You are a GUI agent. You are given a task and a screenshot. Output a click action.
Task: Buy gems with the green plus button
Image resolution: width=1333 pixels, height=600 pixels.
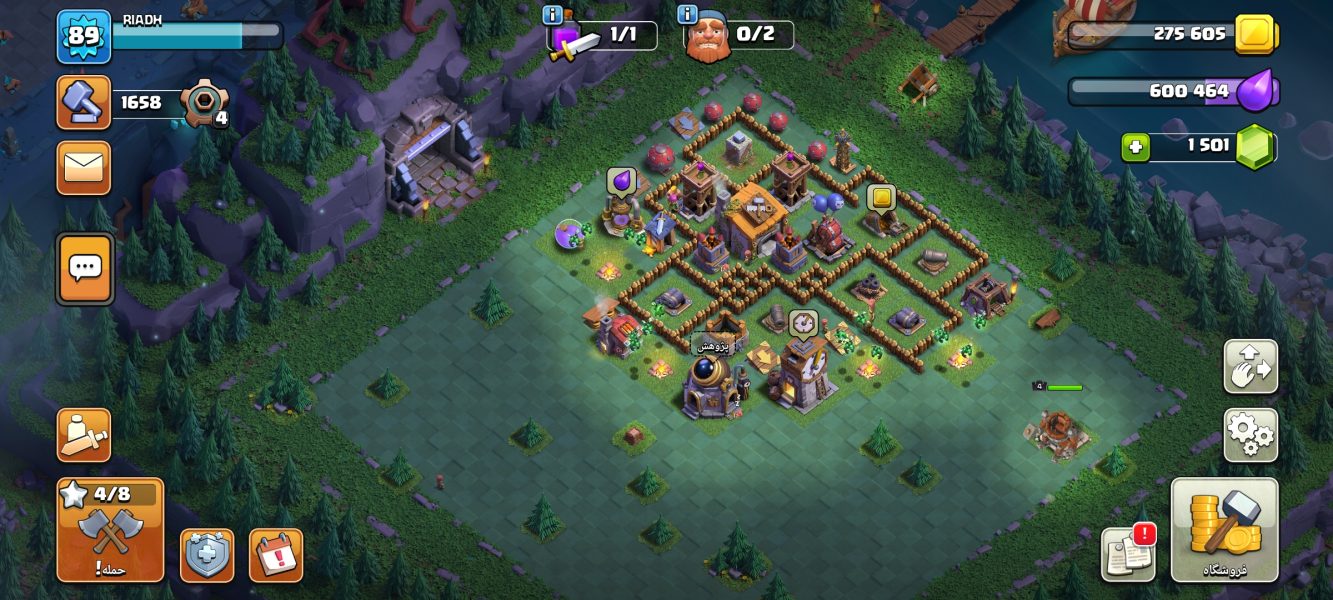click(x=1135, y=147)
